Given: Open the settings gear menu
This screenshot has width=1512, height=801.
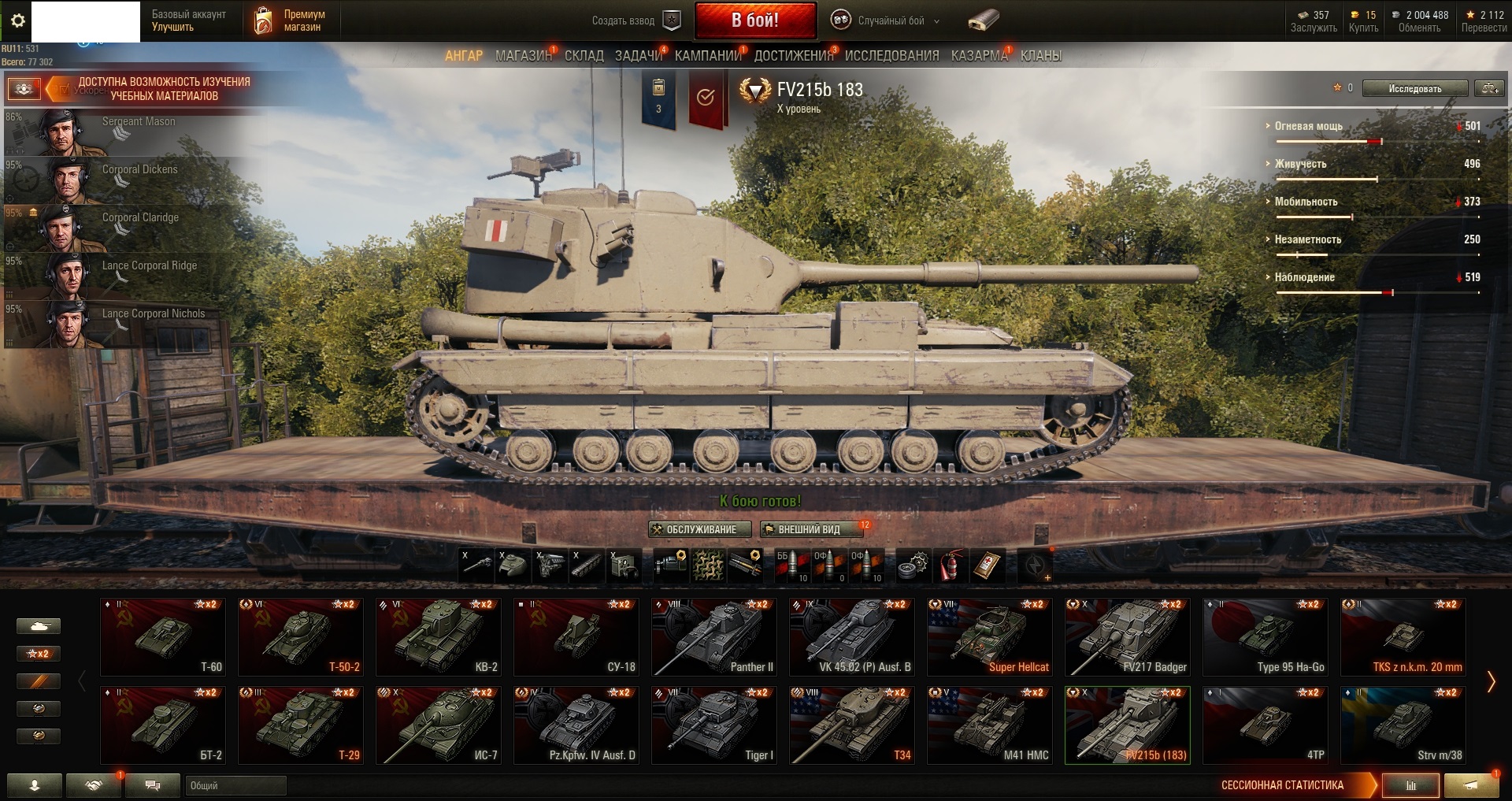Looking at the screenshot, I should click(17, 20).
